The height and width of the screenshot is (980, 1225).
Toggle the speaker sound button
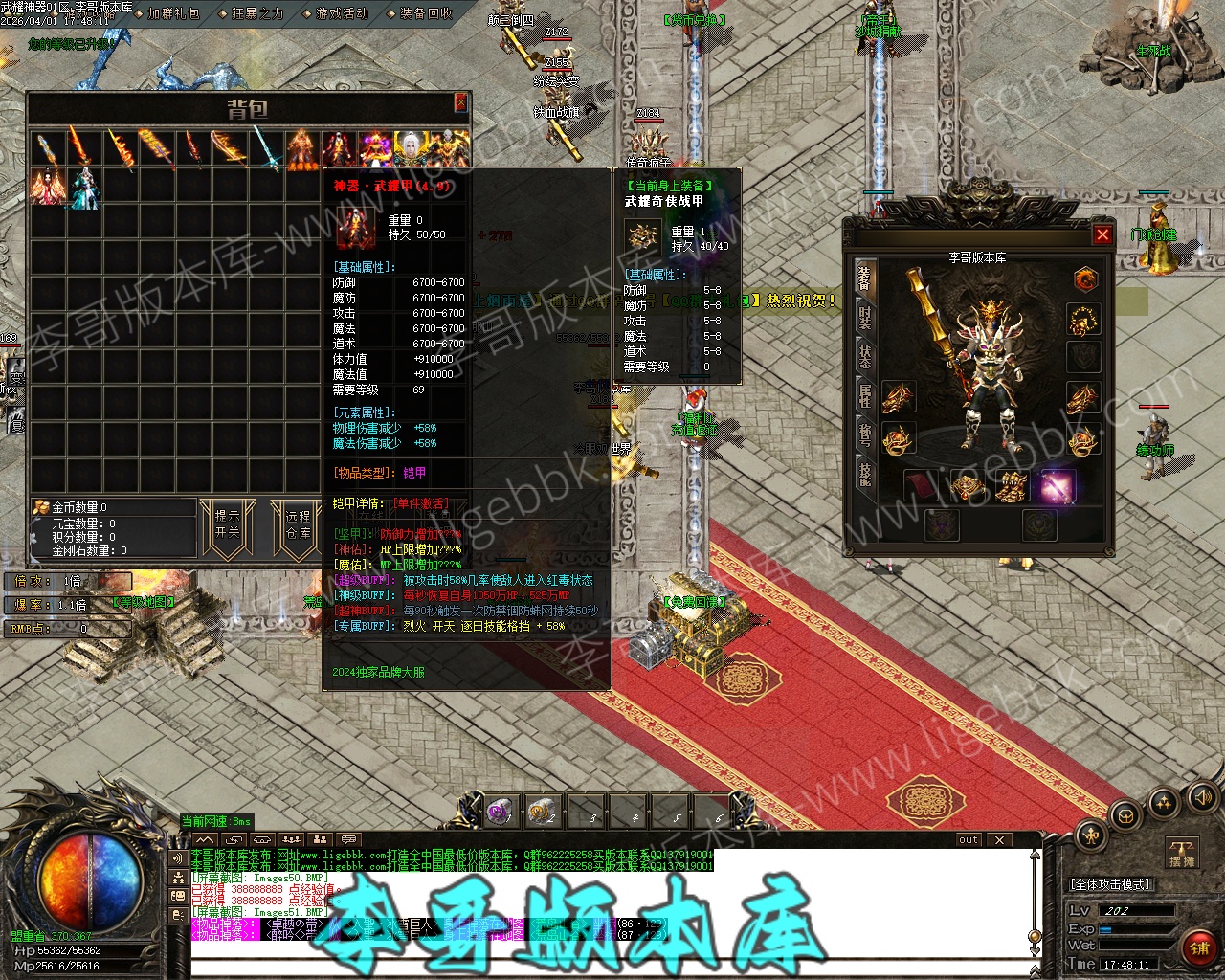point(1200,797)
